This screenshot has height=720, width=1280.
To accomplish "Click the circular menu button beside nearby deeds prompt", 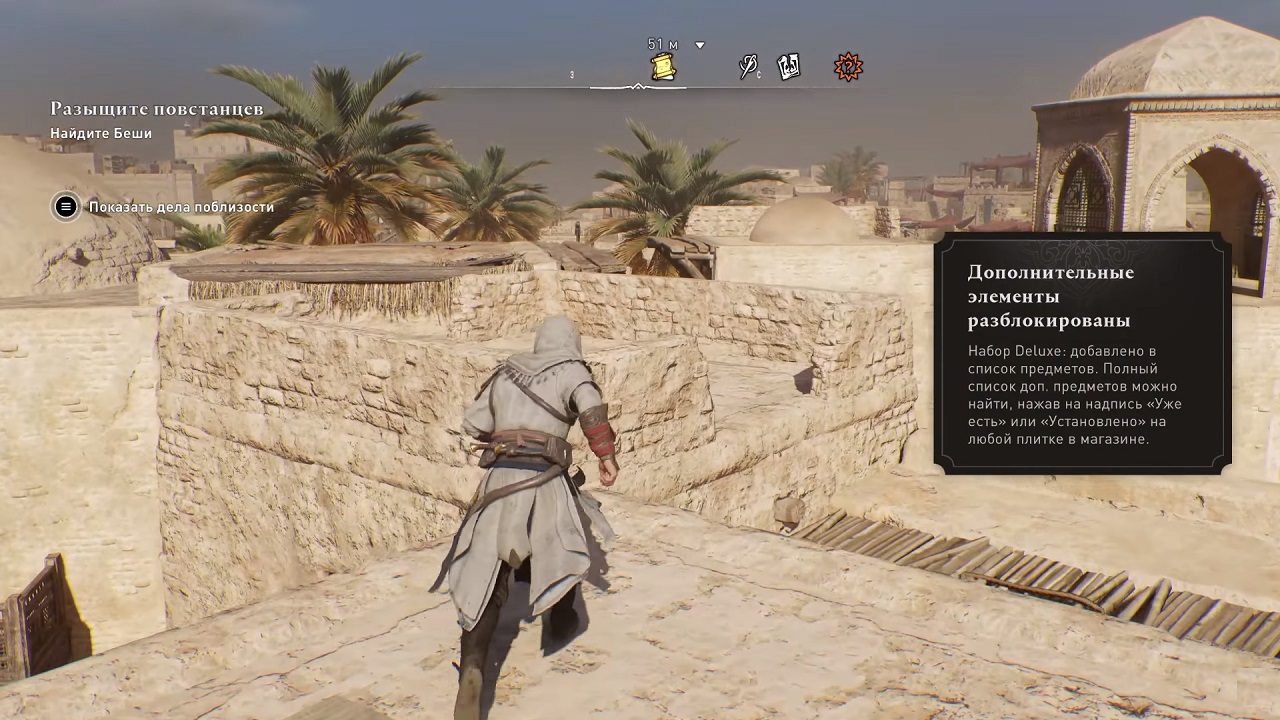I will (65, 207).
